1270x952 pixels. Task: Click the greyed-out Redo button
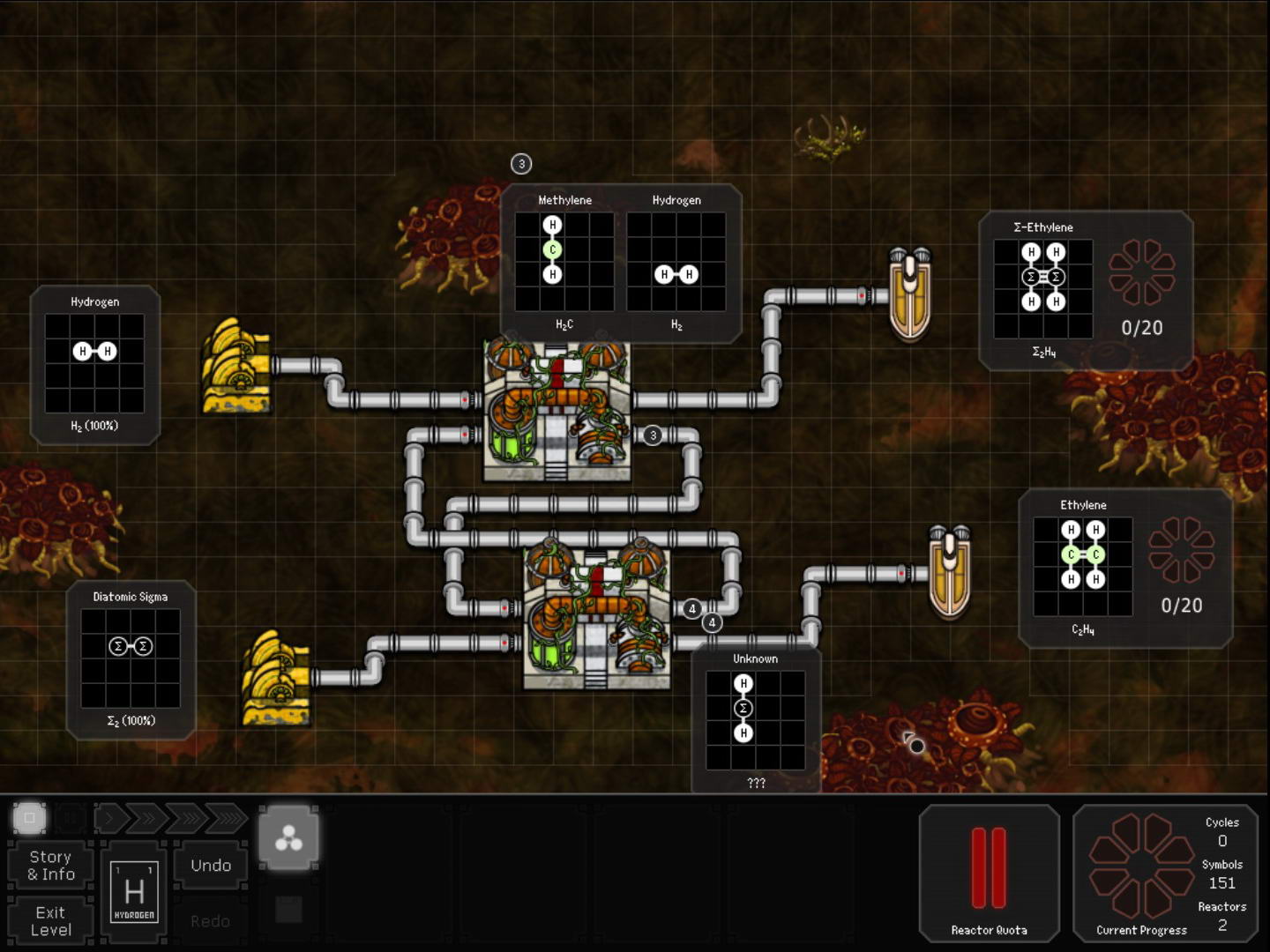(x=211, y=920)
